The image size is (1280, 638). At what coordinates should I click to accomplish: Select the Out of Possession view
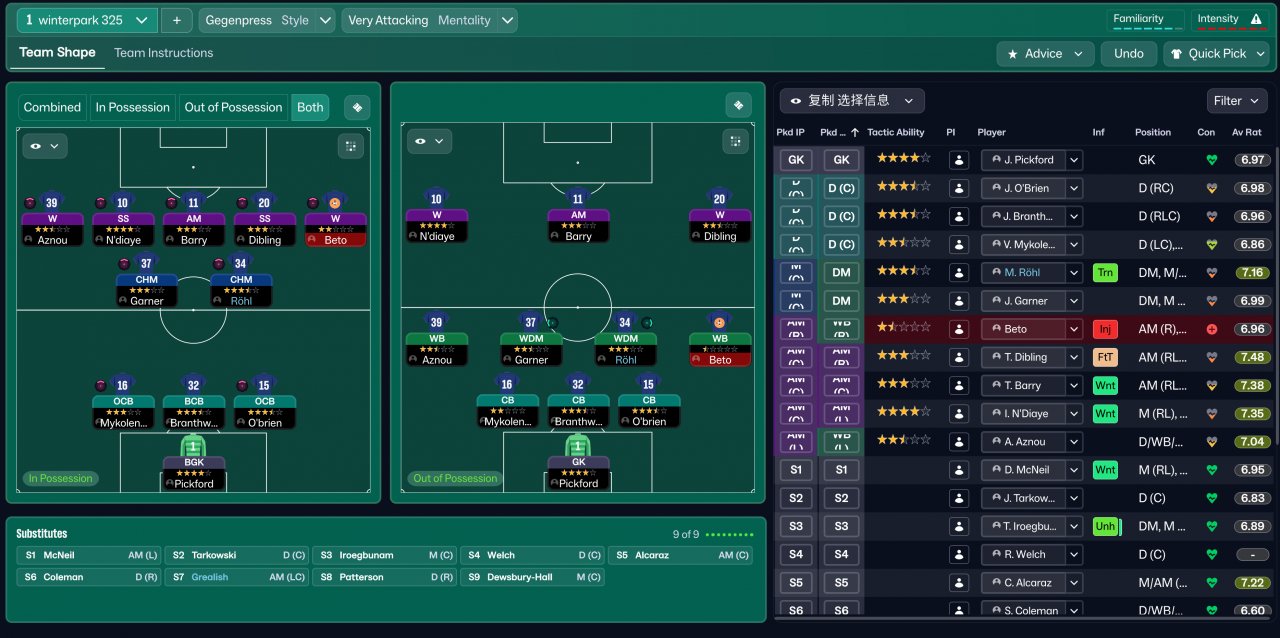click(234, 108)
